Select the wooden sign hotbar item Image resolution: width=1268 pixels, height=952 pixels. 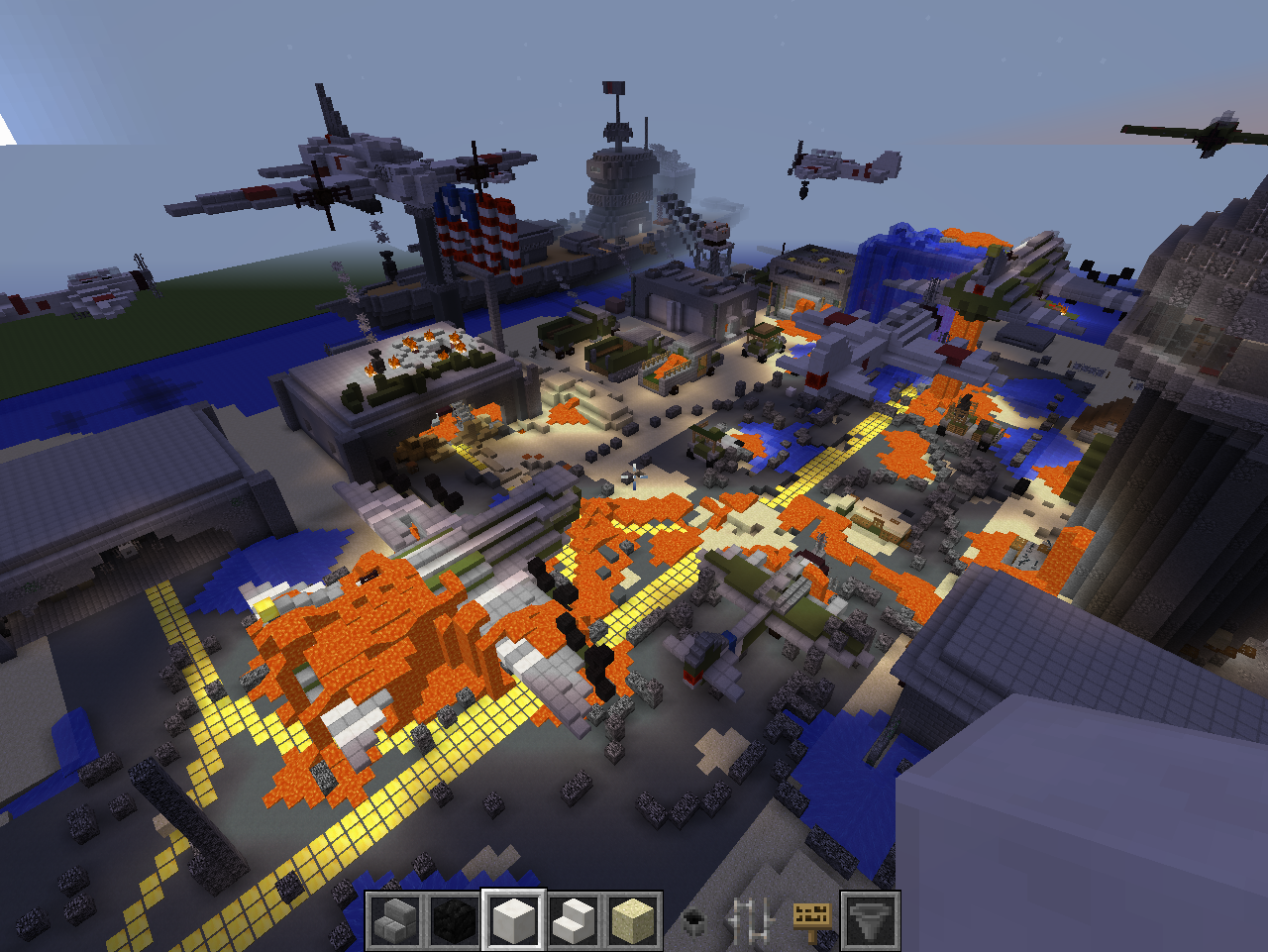[811, 920]
